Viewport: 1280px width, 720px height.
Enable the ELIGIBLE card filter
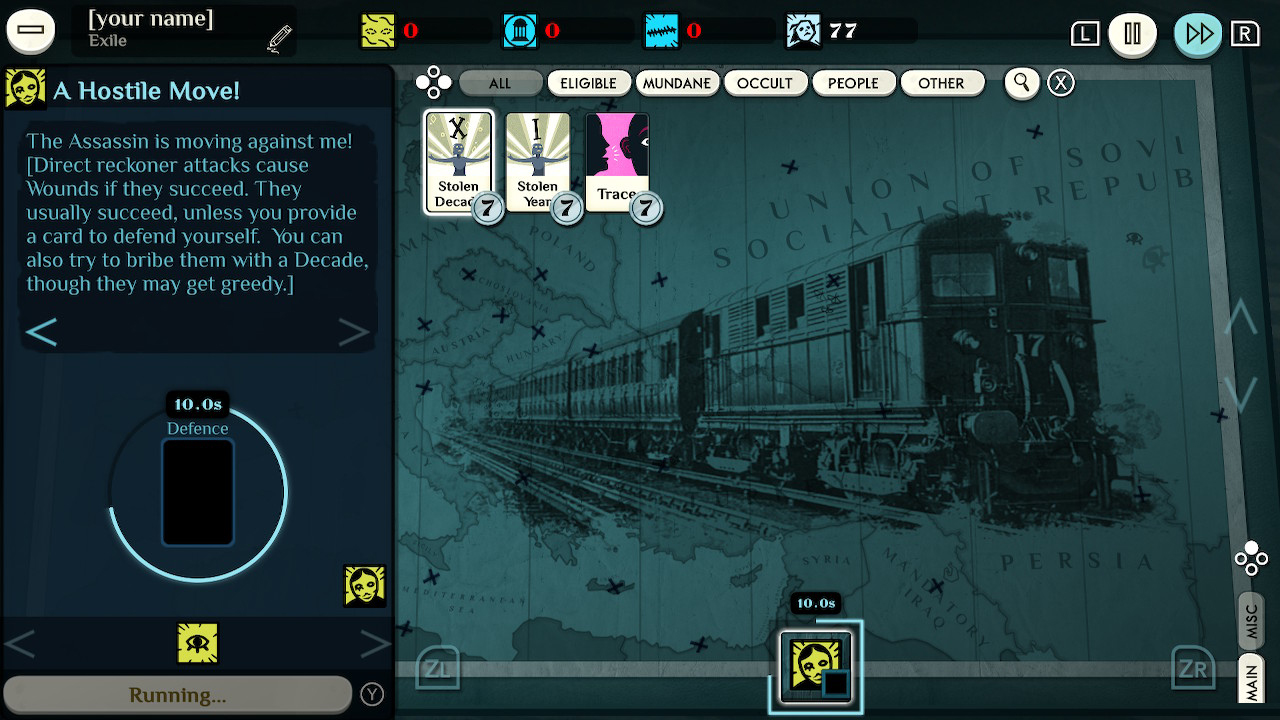589,83
